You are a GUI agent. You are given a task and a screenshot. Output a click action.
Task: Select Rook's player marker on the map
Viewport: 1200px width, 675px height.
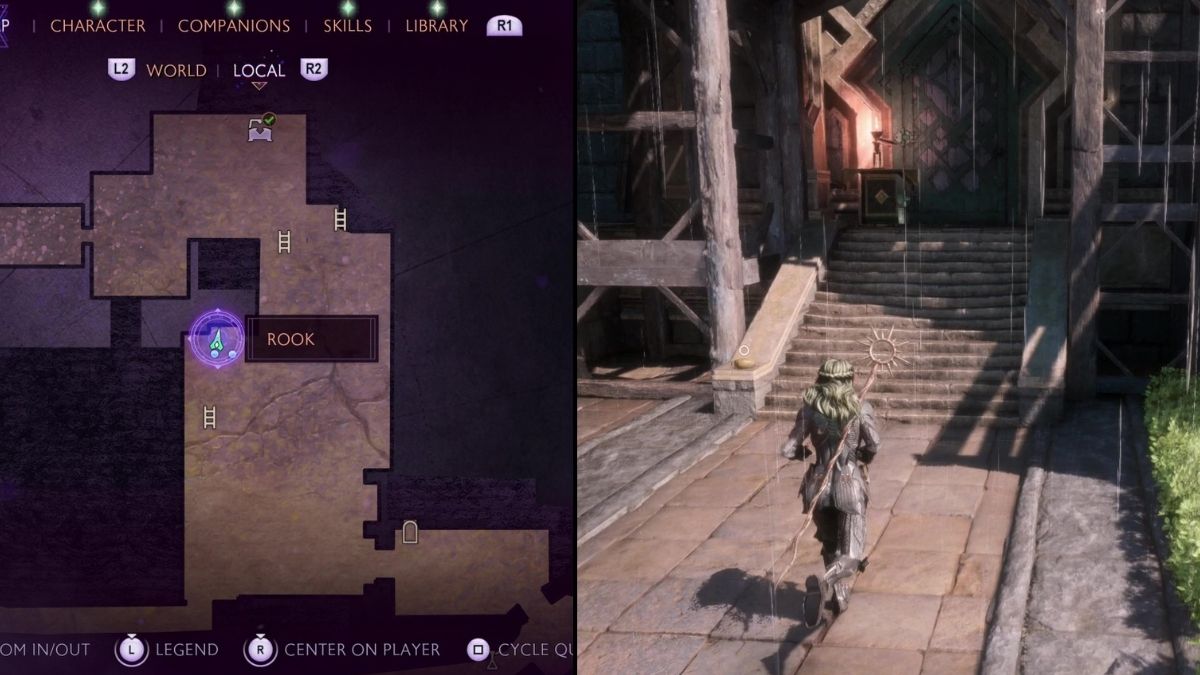(x=216, y=339)
